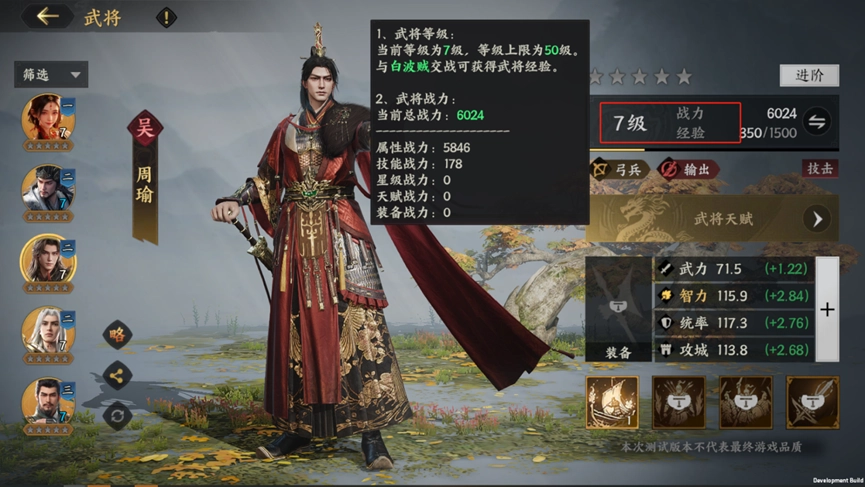The width and height of the screenshot is (865, 487).
Task: Open the 筛选 filter dropdown
Action: 51,74
